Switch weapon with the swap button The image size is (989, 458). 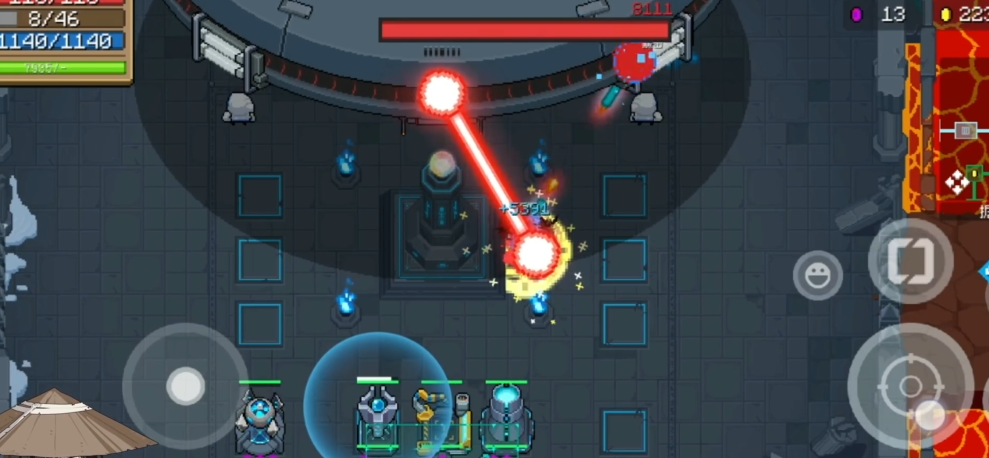click(x=910, y=260)
